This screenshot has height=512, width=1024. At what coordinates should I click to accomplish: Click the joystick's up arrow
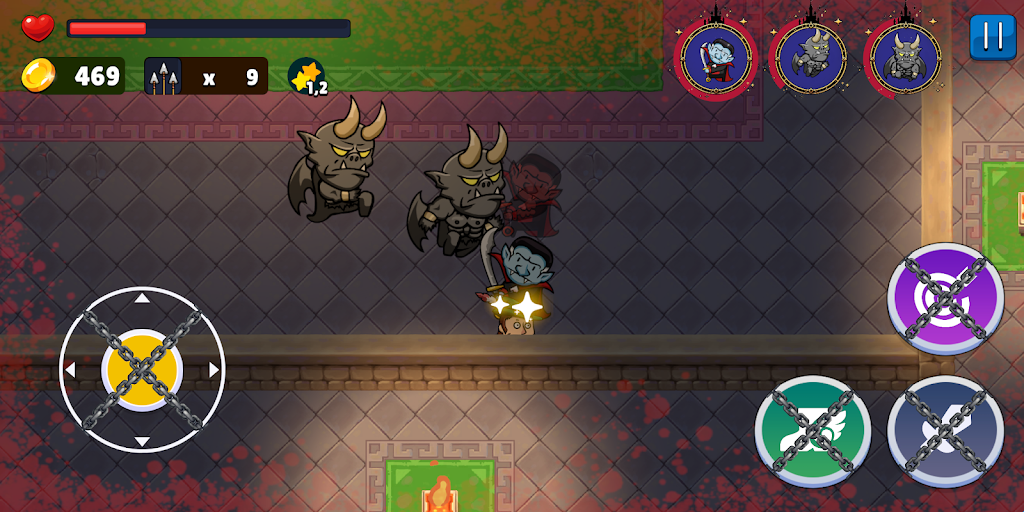pos(142,297)
